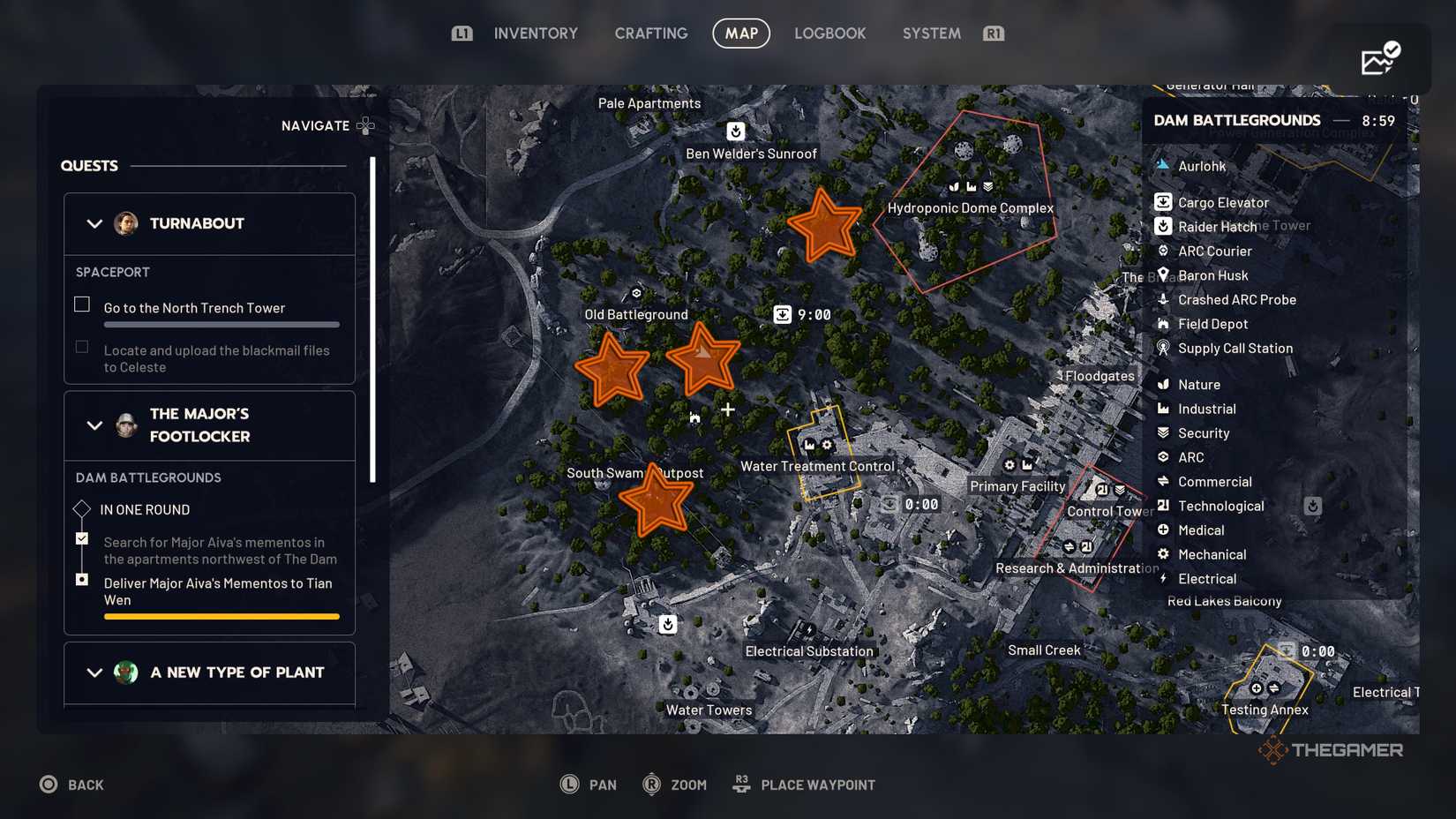Expand A New Type Of Plant quest
Image resolution: width=1456 pixels, height=819 pixels.
click(95, 672)
